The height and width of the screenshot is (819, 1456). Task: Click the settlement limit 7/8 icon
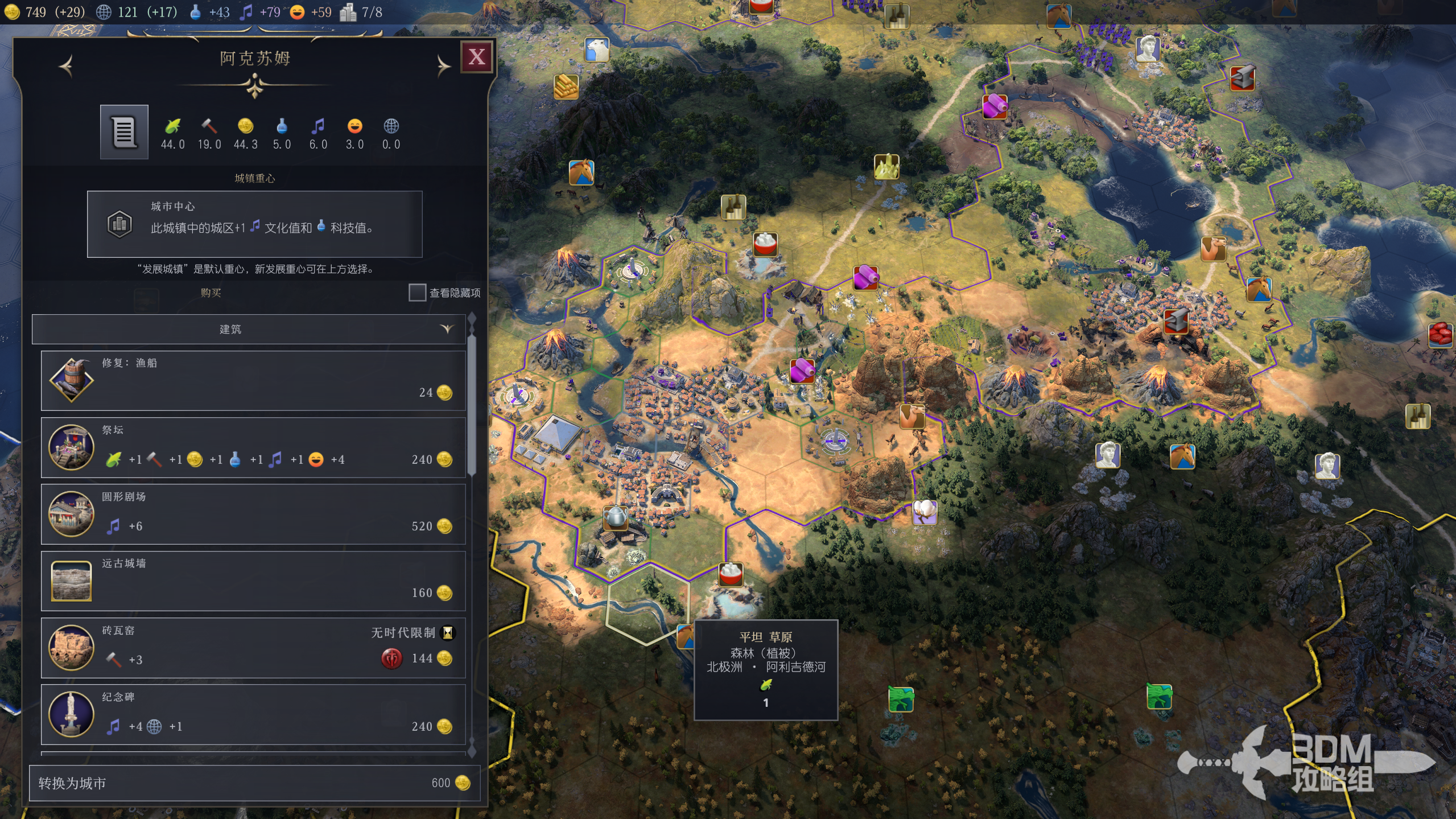point(361,12)
